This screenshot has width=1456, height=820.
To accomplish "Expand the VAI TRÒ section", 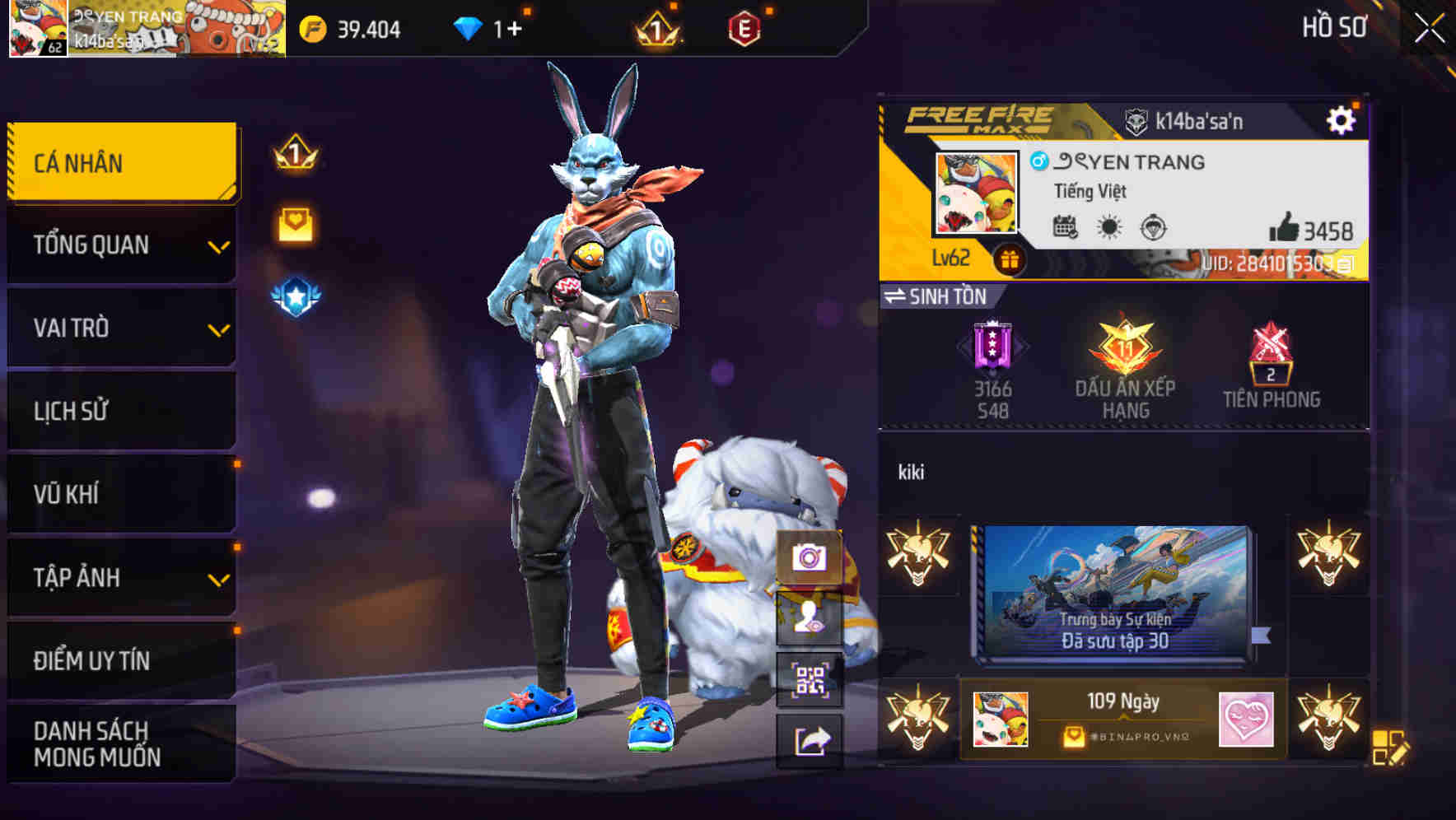I will (x=120, y=328).
